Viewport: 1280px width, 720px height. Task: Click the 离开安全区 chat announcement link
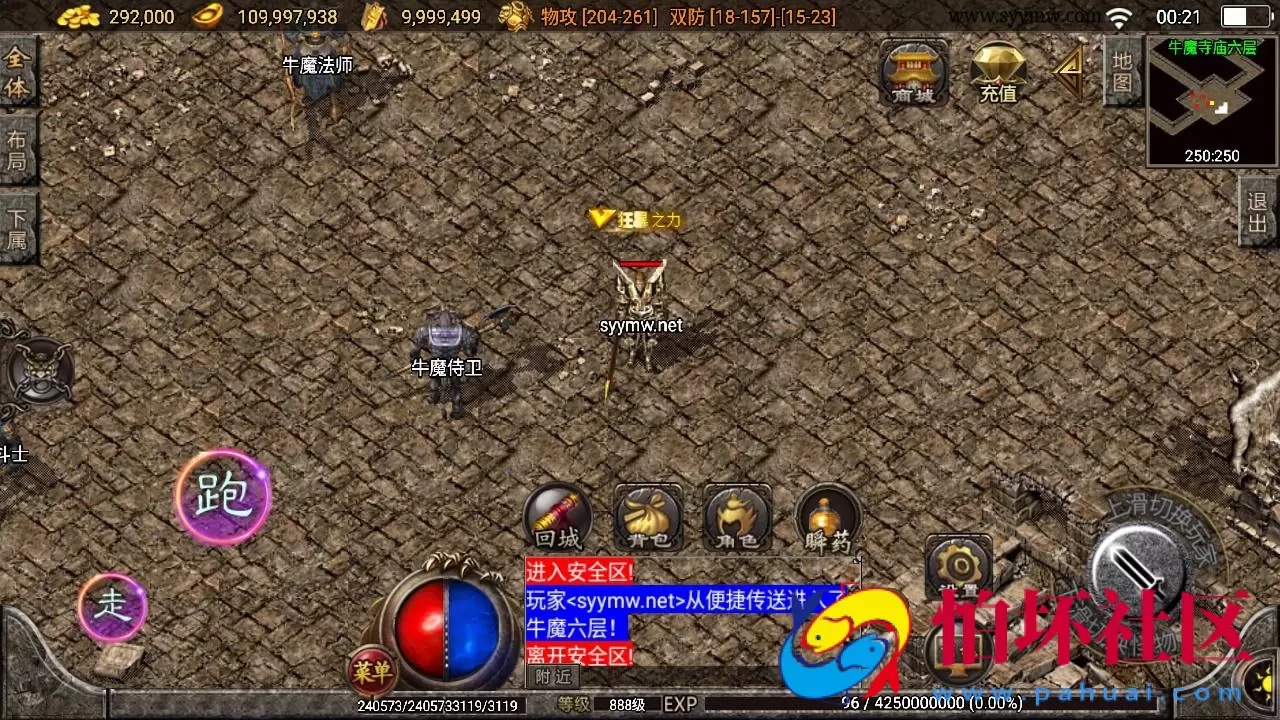580,655
